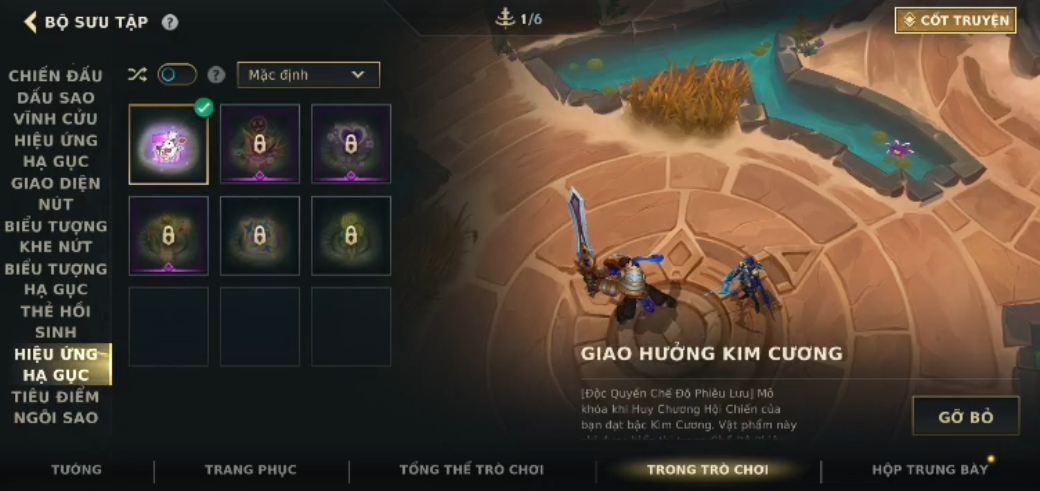Expand the Mặc định sort dropdown

click(x=308, y=75)
